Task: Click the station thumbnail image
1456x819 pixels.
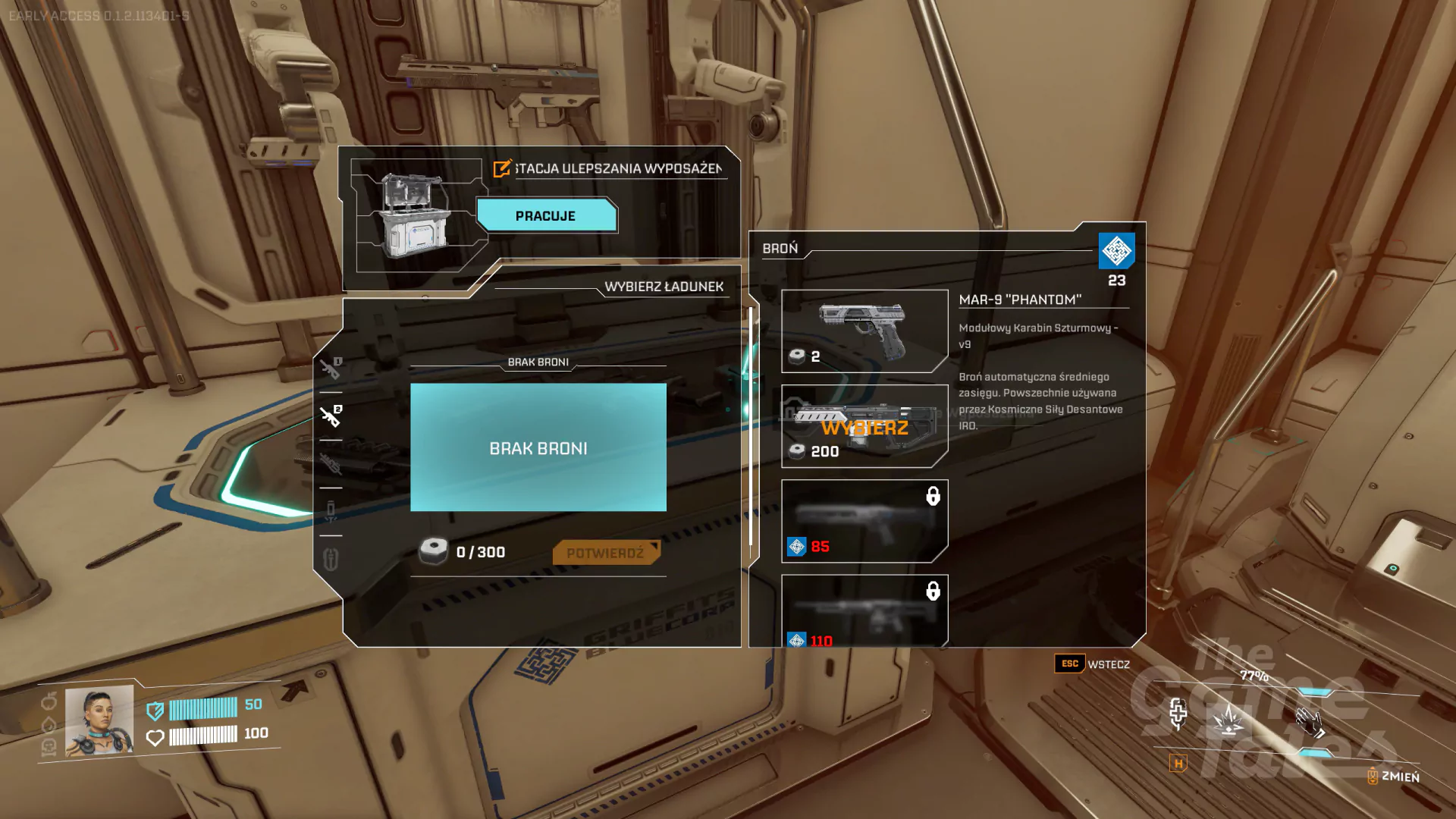Action: point(416,217)
